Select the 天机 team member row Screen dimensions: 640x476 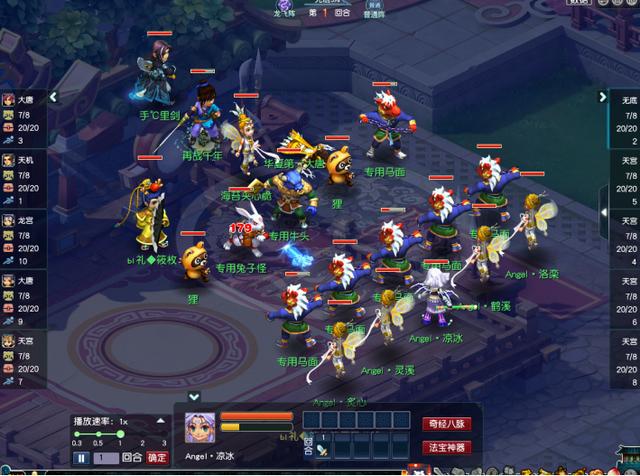click(22, 165)
